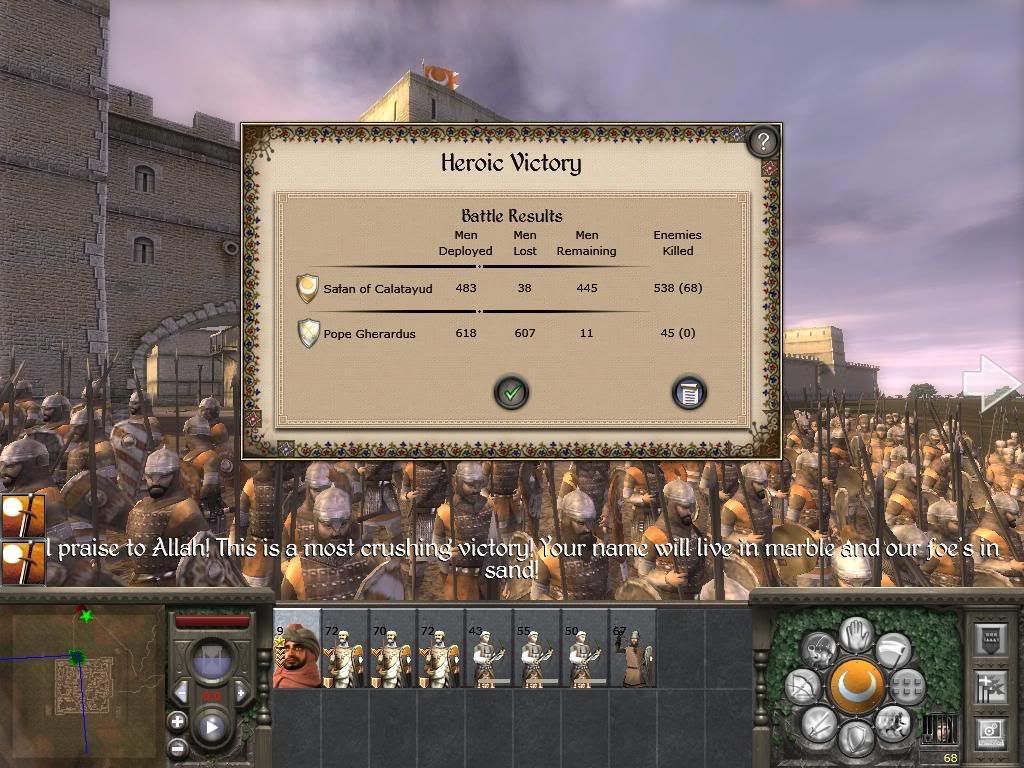Viewport: 1024px width, 768px height.
Task: Open help with the question mark button
Action: 763,141
